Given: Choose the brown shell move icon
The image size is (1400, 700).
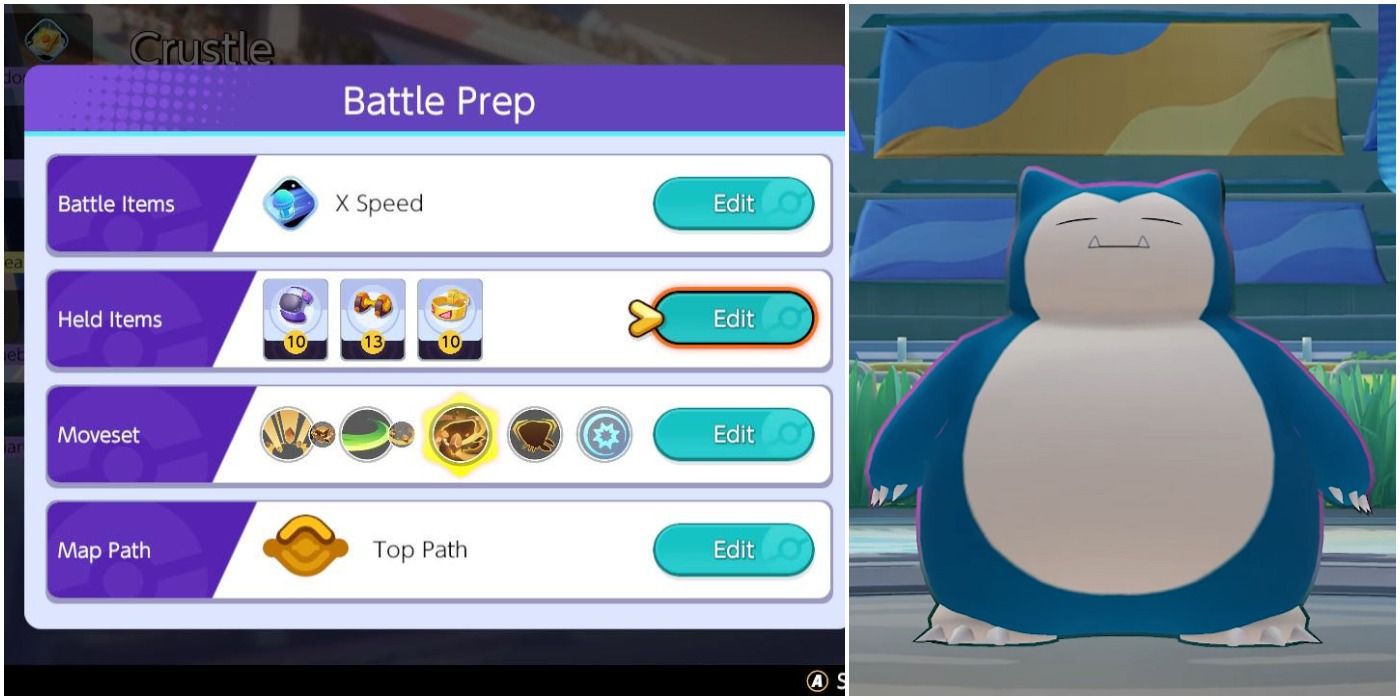Looking at the screenshot, I should (535, 435).
